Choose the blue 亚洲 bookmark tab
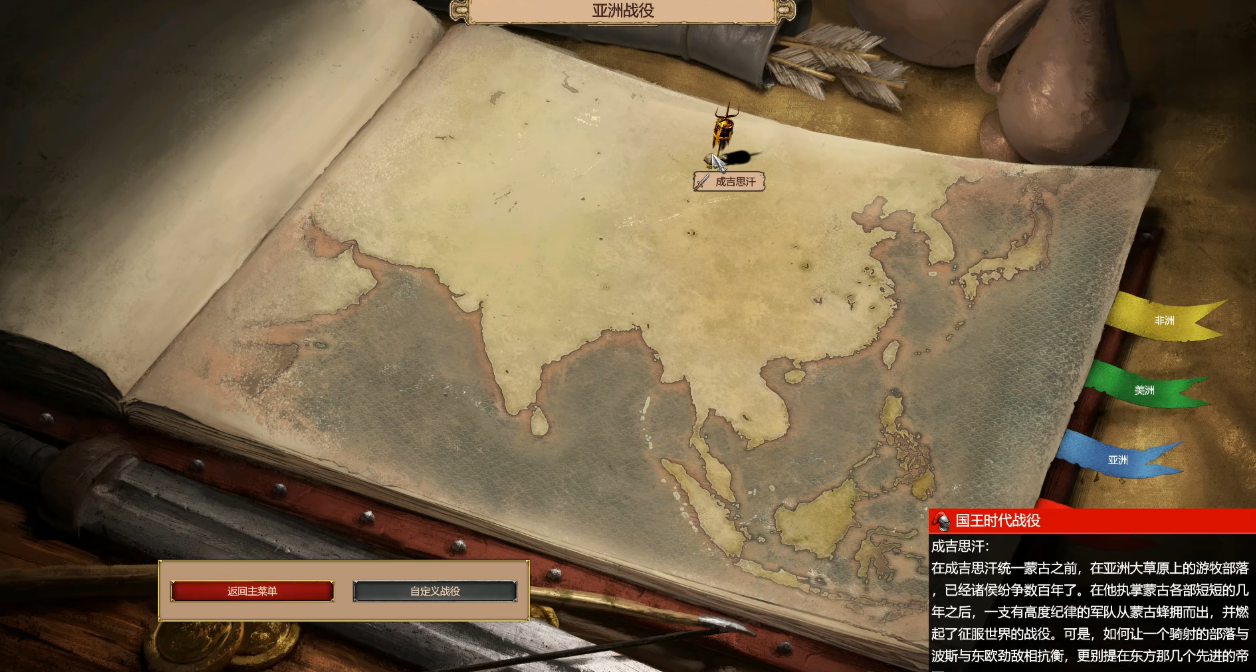 1117,460
